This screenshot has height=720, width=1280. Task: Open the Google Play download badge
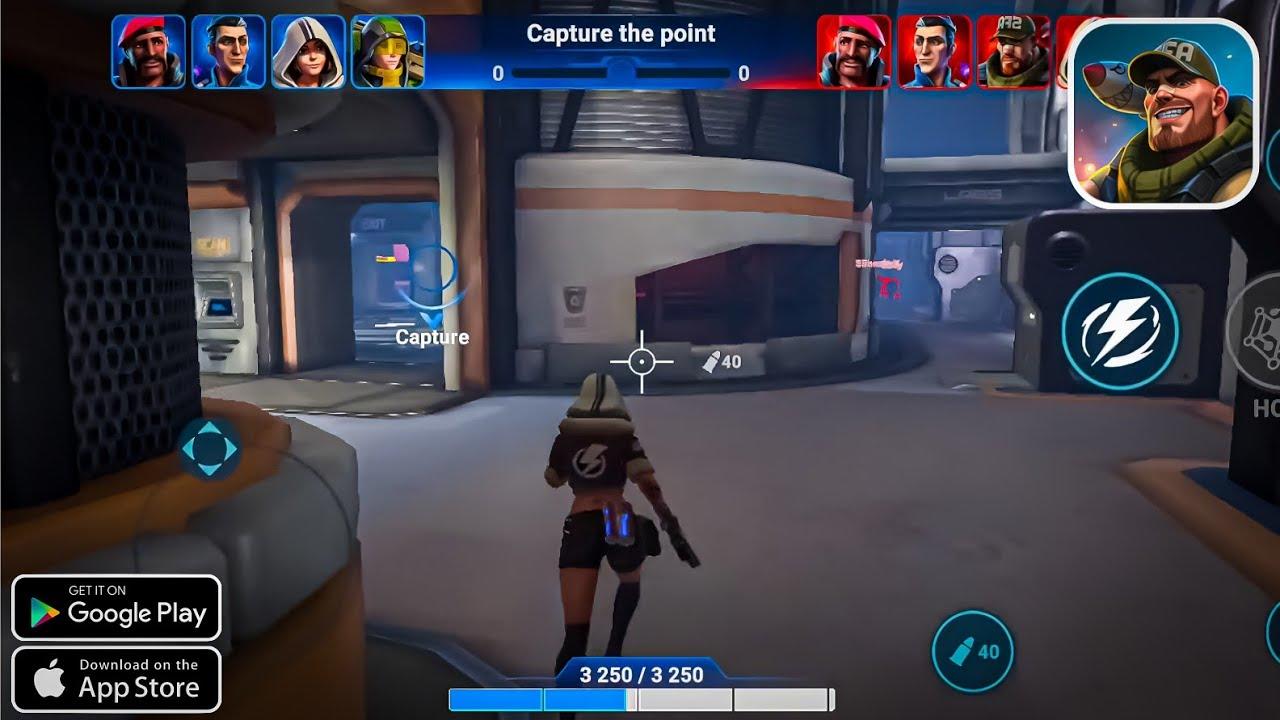[117, 607]
